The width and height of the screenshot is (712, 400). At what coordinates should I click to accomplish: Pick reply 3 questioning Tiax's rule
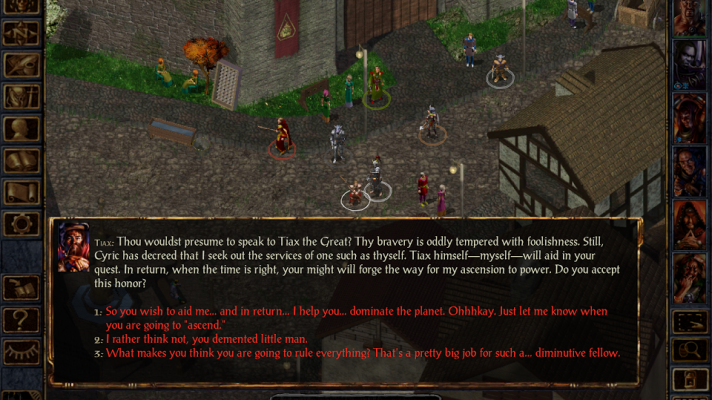coord(362,353)
